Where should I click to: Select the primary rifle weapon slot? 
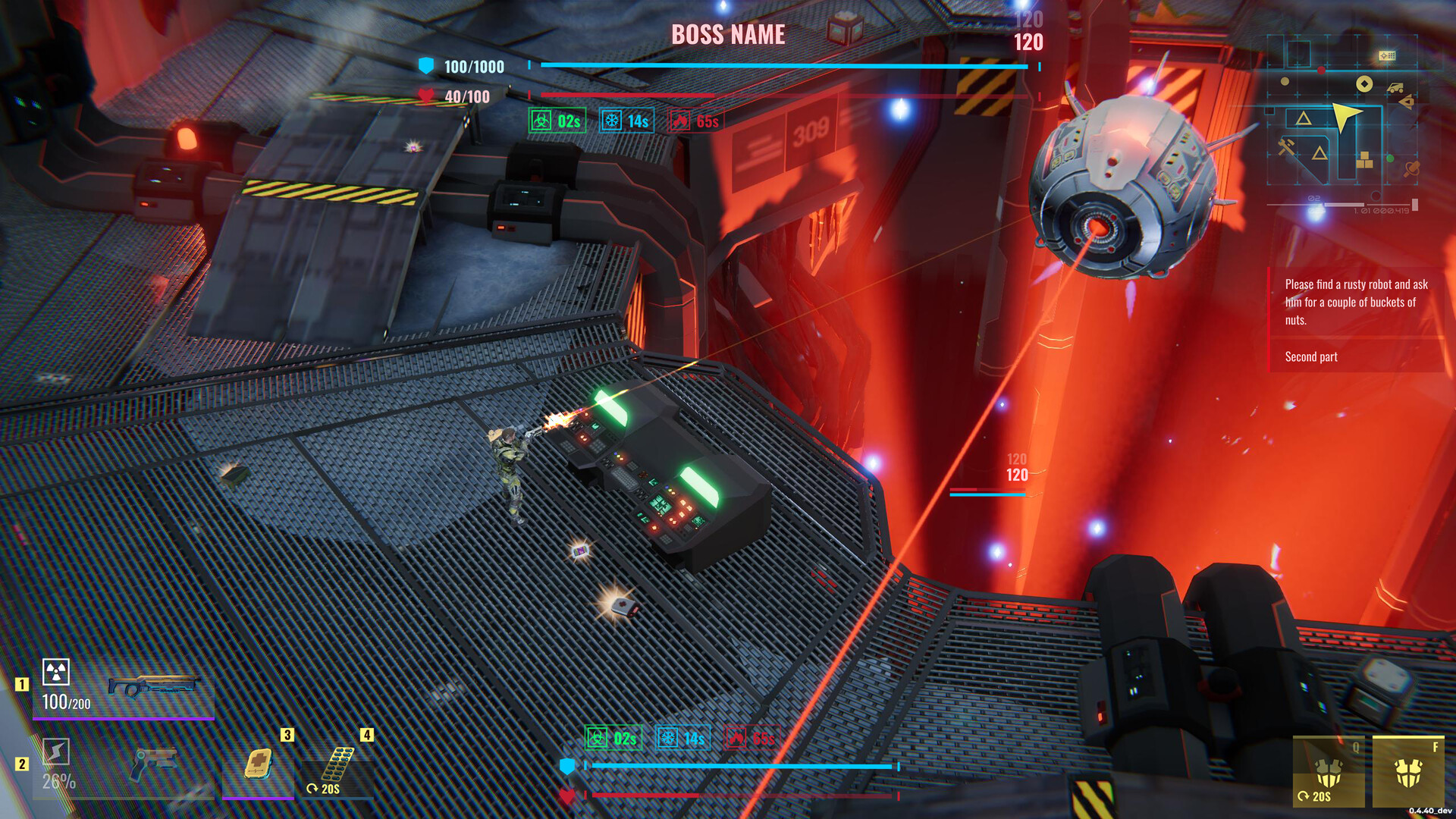pos(152,687)
